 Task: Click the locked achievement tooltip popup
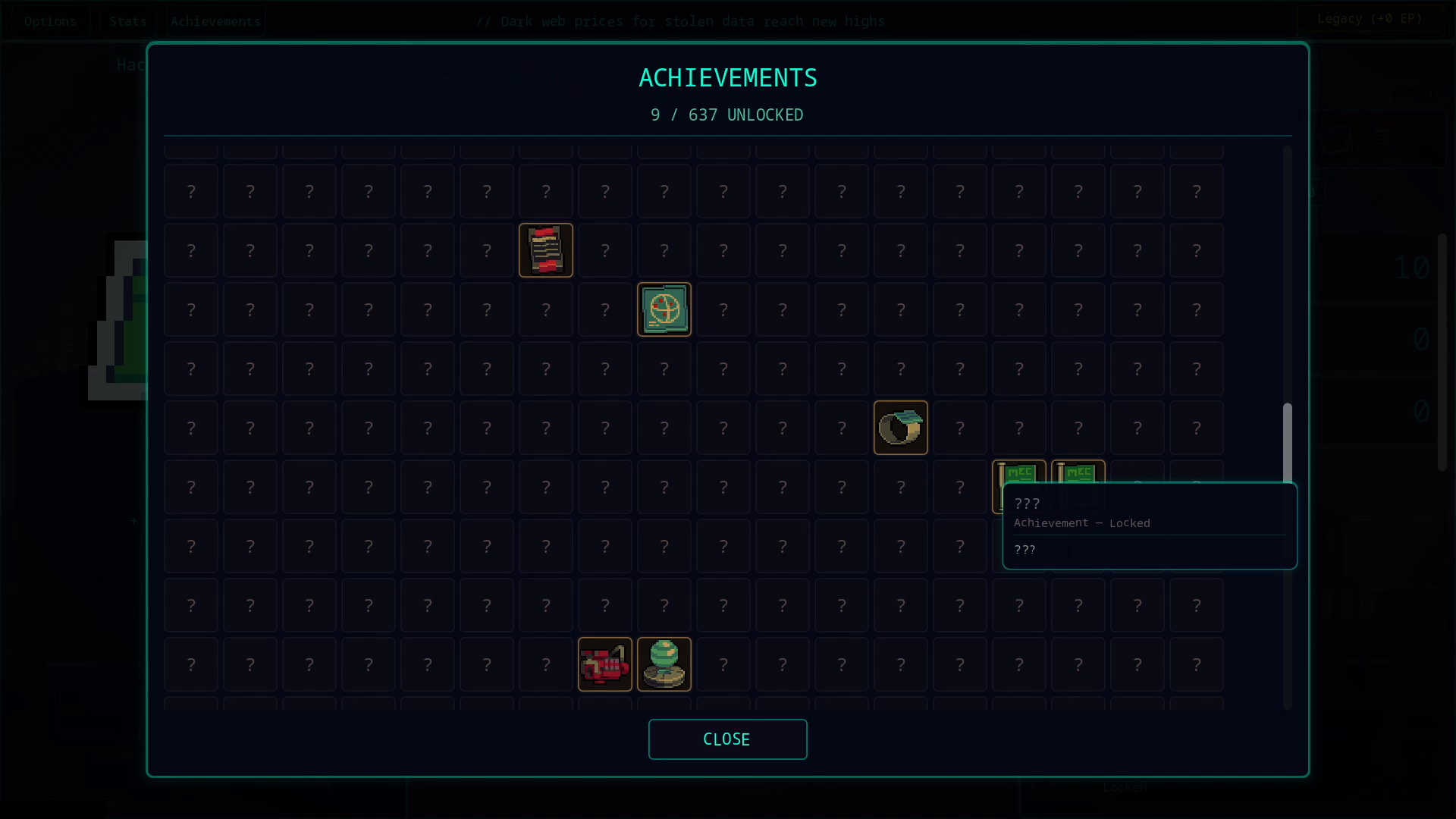coord(1150,526)
